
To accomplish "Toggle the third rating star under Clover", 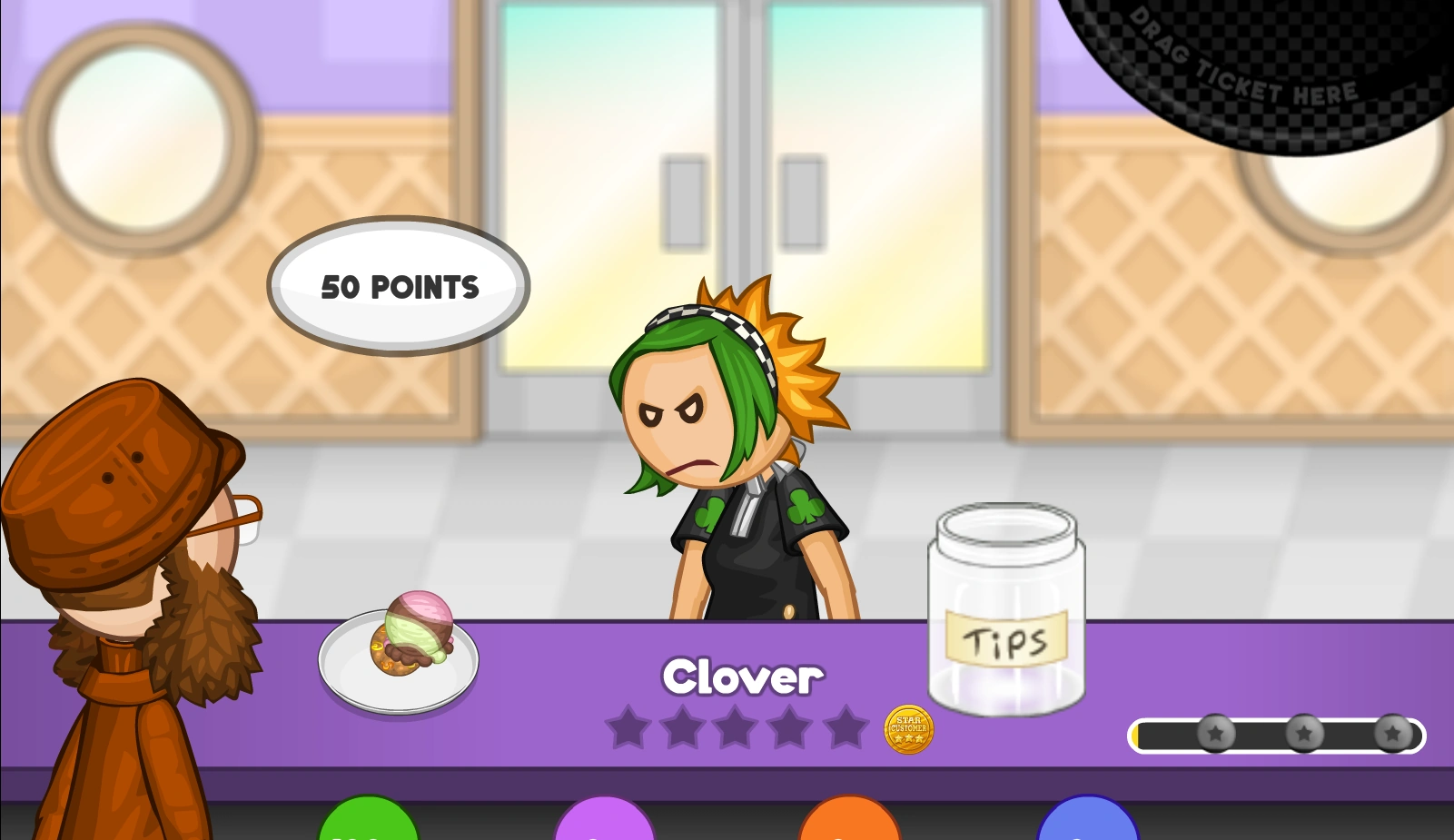I will click(x=737, y=726).
